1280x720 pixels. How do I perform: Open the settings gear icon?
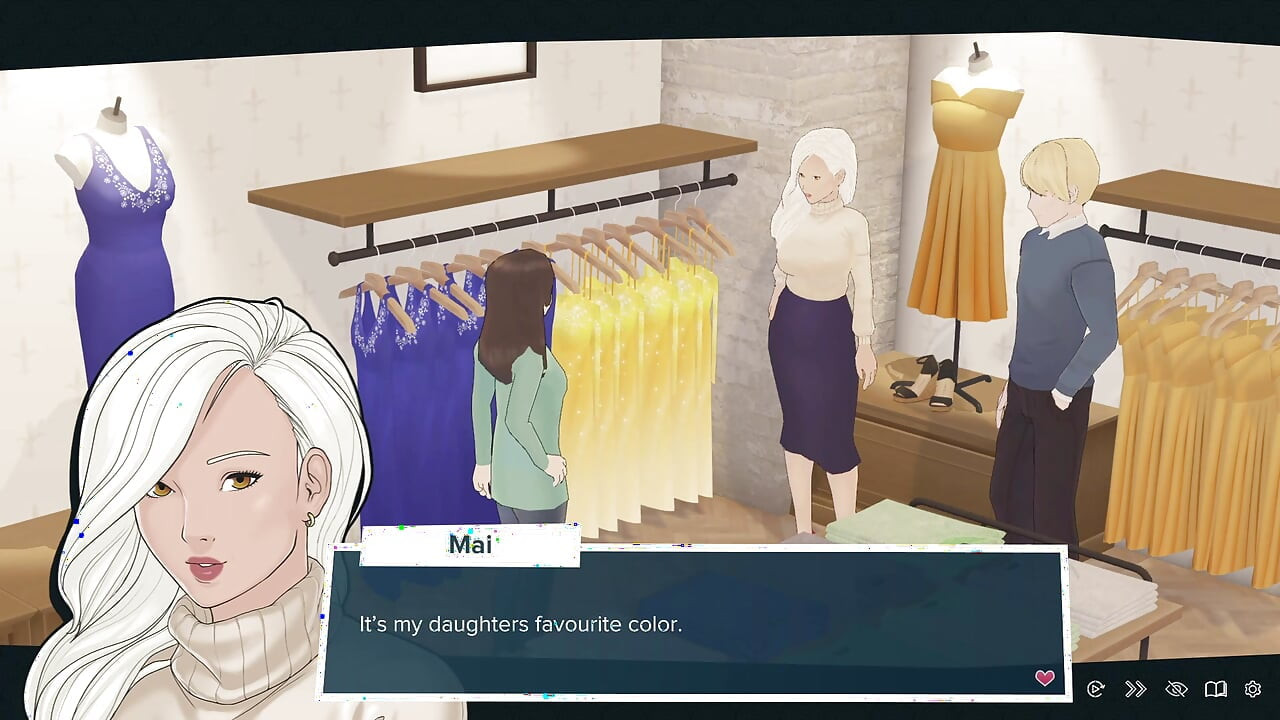pos(1252,689)
